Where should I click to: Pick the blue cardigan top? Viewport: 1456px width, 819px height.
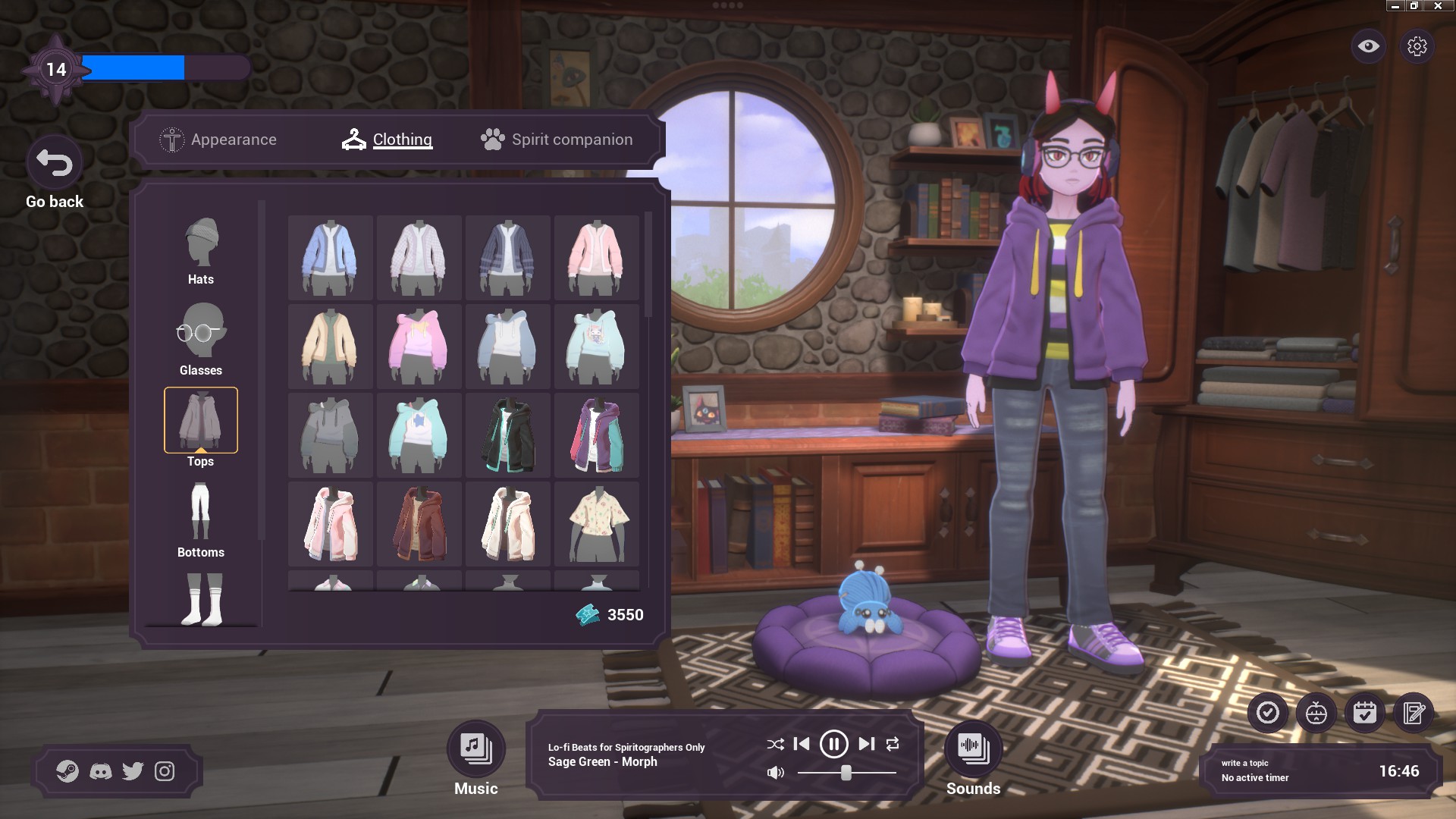[330, 258]
